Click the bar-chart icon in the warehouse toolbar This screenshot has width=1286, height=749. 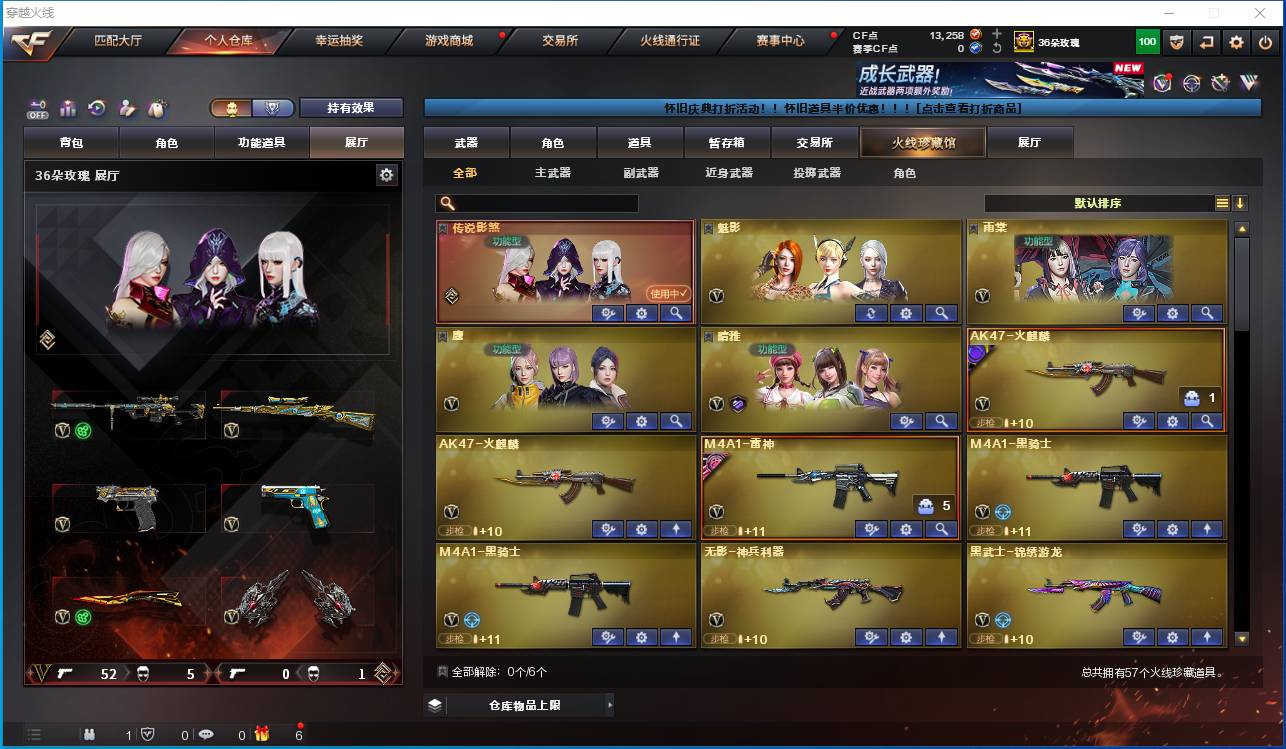[68, 110]
